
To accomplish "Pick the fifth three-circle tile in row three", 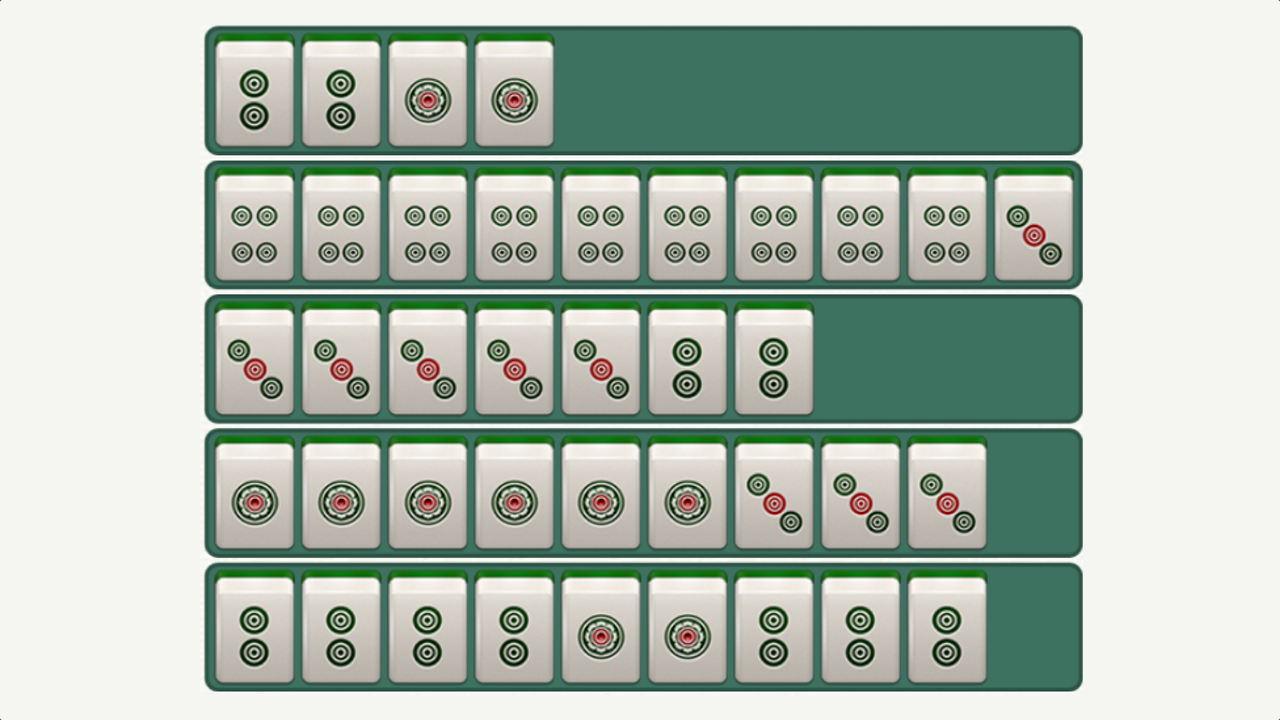I will tap(600, 360).
